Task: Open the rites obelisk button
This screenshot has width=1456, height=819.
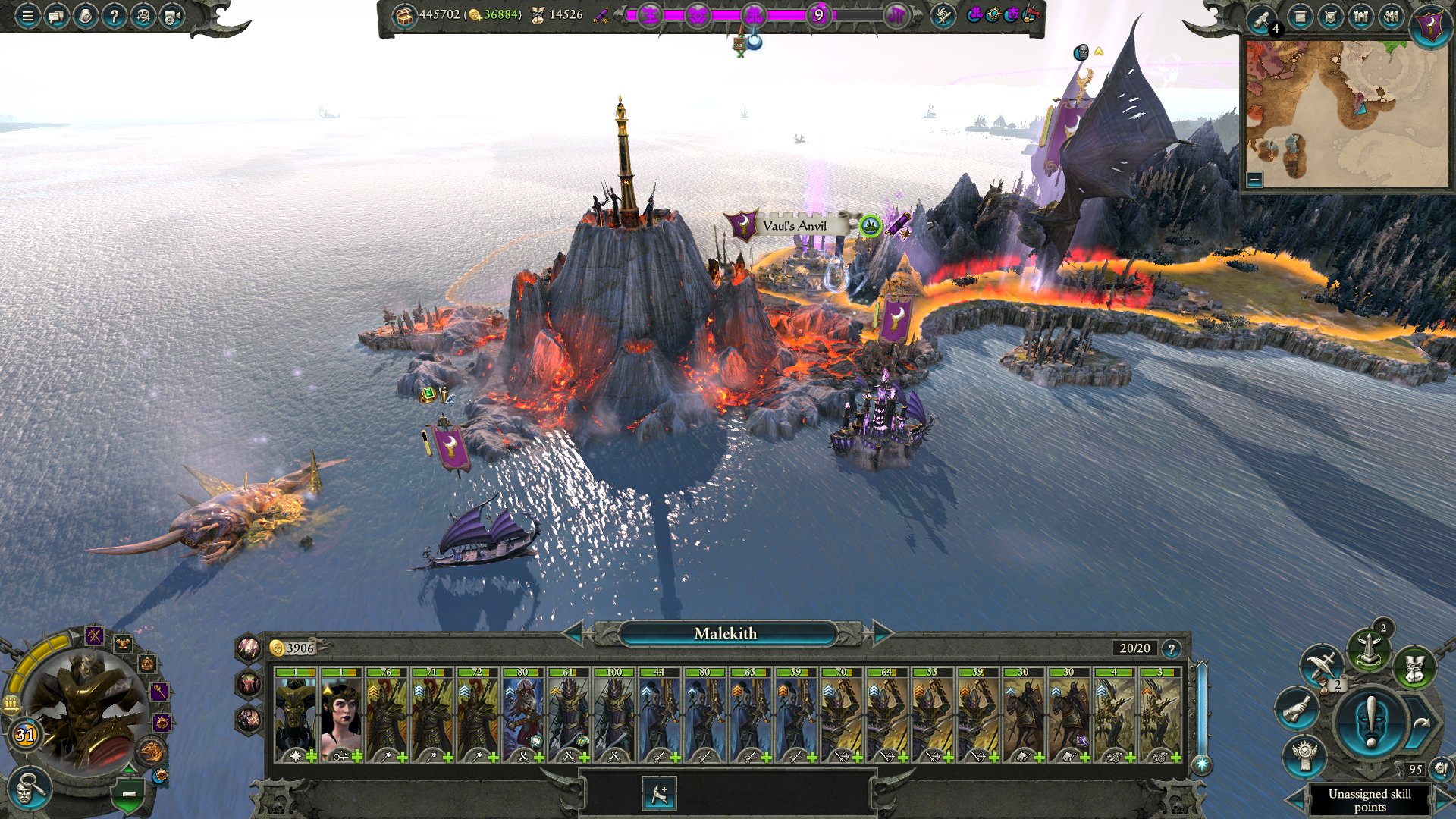Action: (1368, 650)
